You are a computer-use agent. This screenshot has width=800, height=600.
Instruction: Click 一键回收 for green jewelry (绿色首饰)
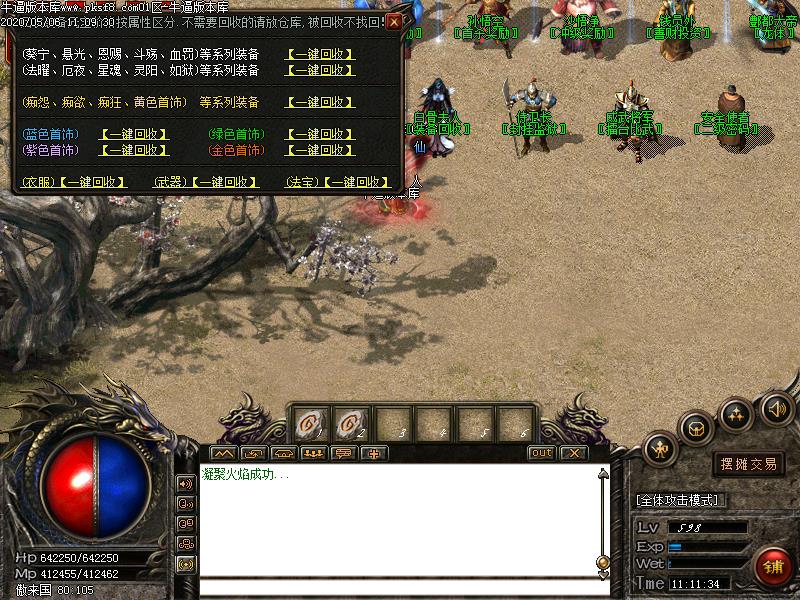pyautogui.click(x=320, y=134)
